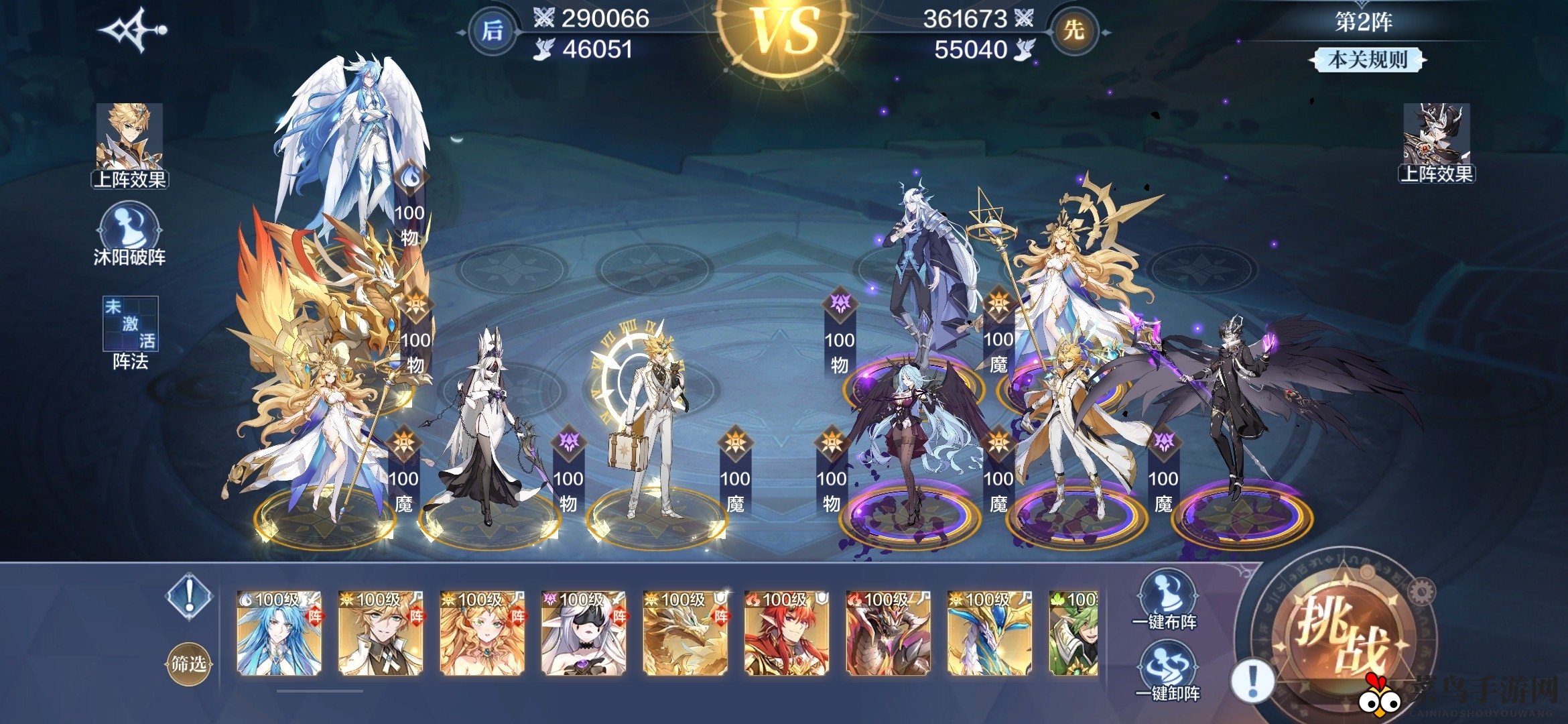Open the 阵法 formation grid
The image size is (1568, 724).
click(x=130, y=324)
